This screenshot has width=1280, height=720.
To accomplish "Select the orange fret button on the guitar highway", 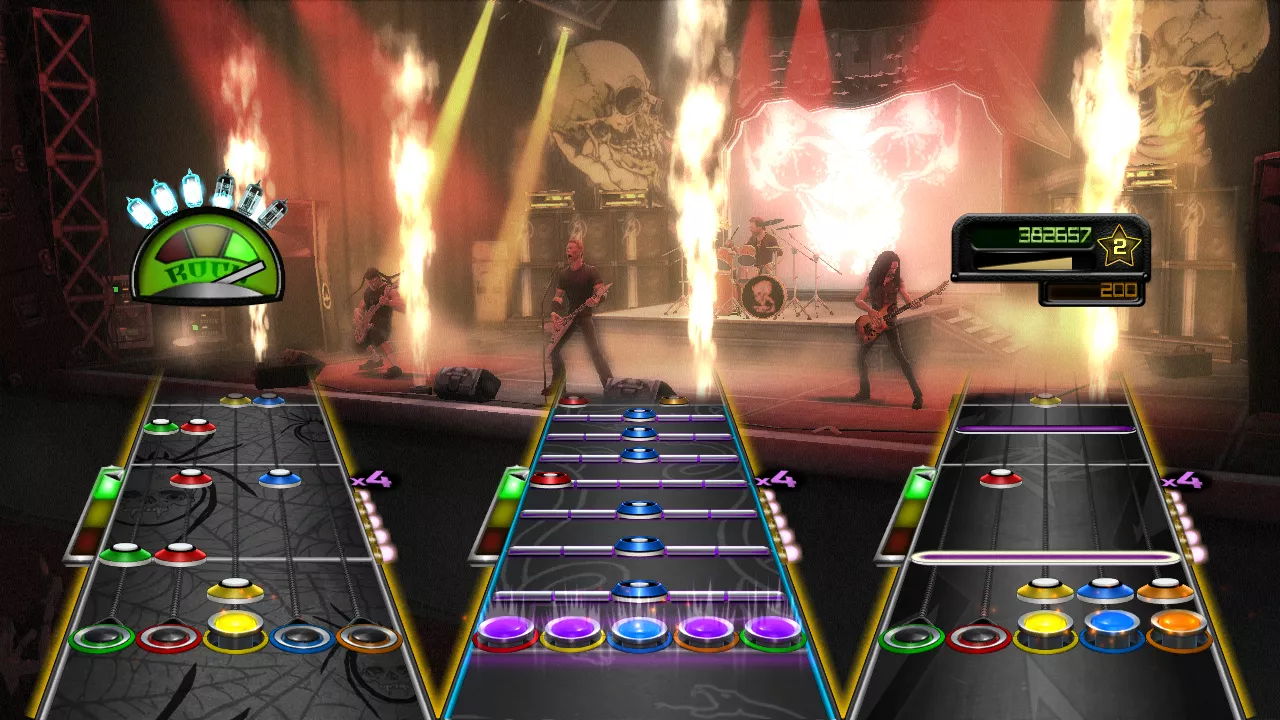I will coord(369,637).
